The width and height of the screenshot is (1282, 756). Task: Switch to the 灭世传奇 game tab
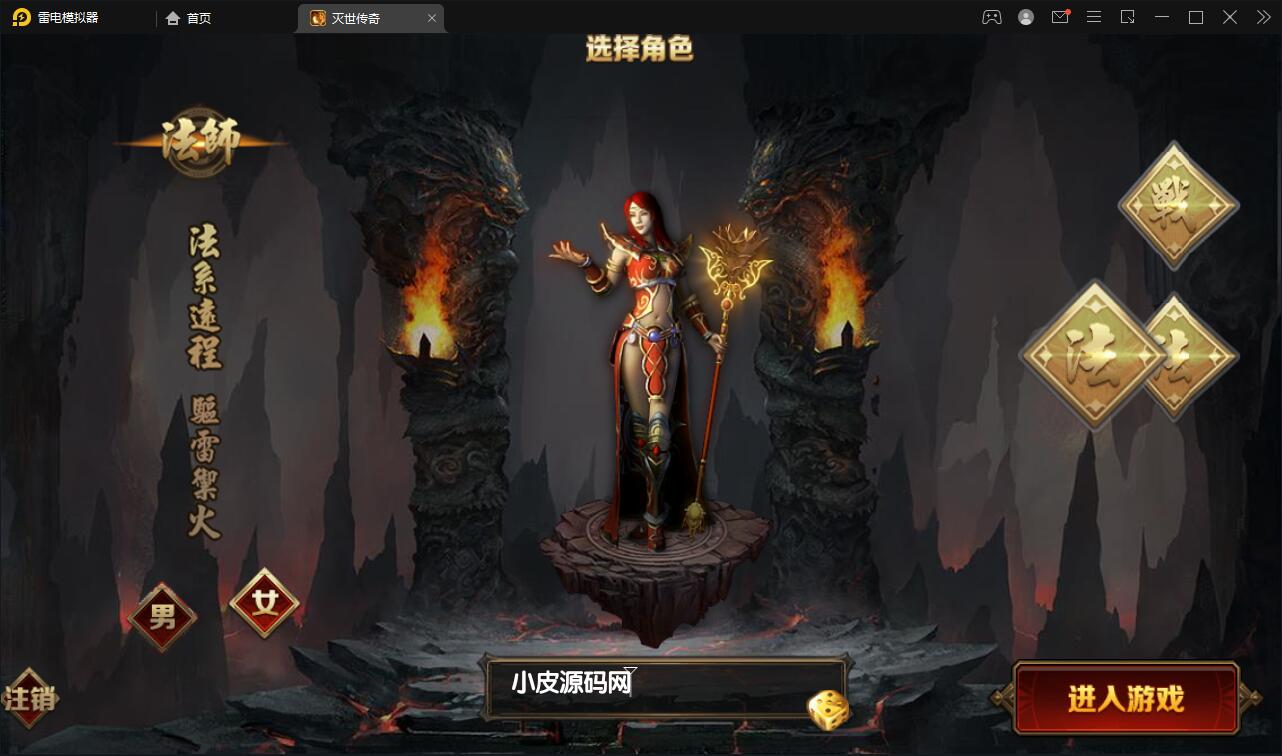[x=363, y=17]
